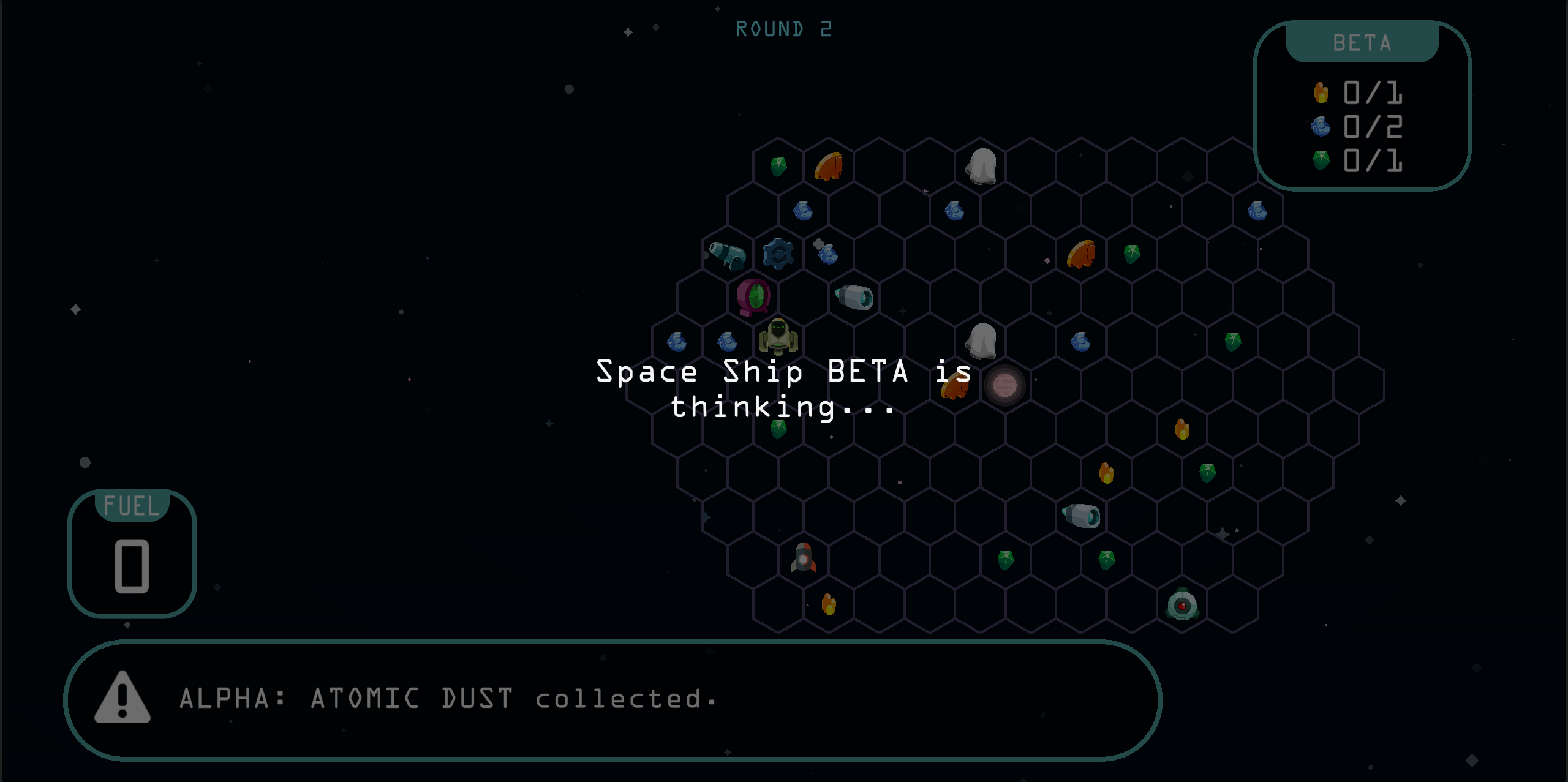Select the red rocket ship unit
The height and width of the screenshot is (782, 1568).
pyautogui.click(x=804, y=558)
